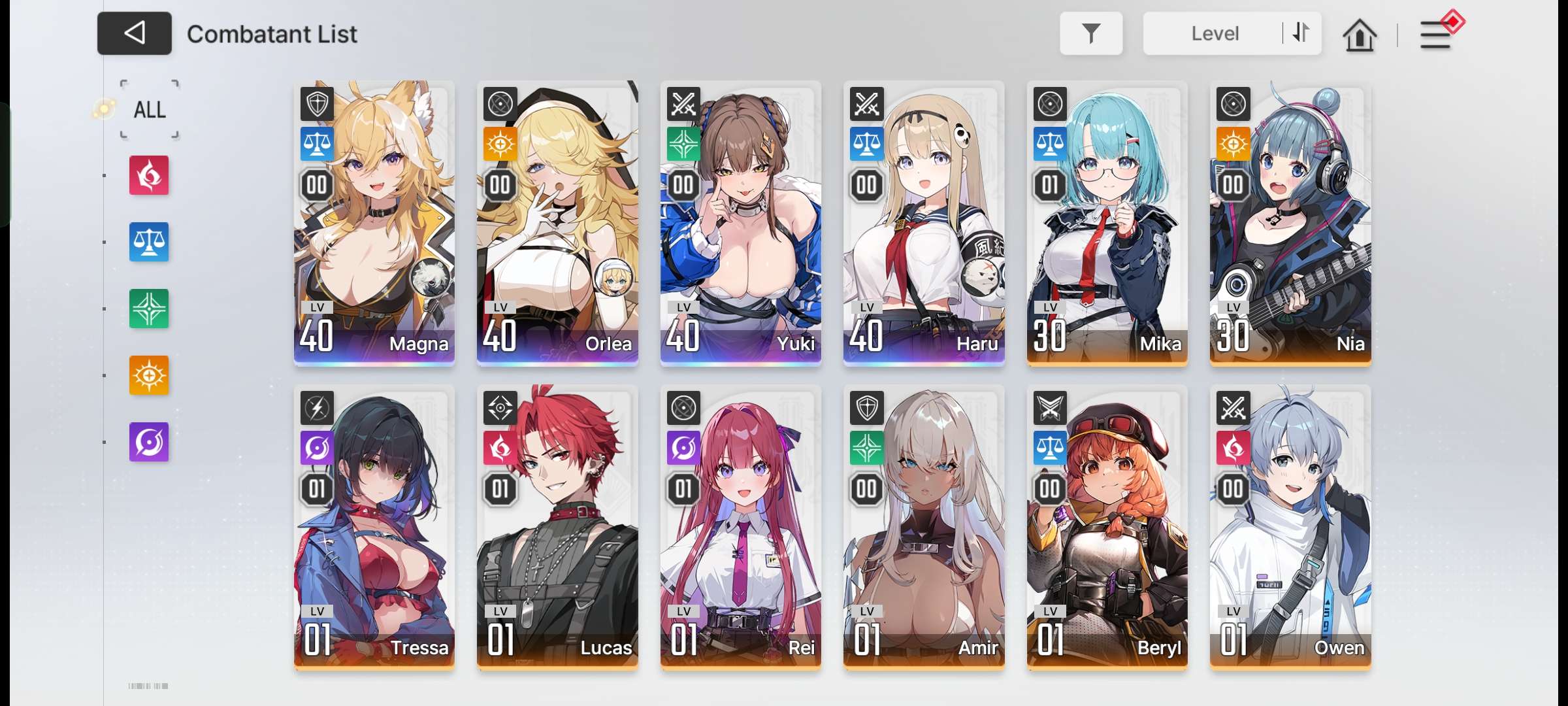
Task: Open Yuki's combatant card
Action: click(x=741, y=222)
